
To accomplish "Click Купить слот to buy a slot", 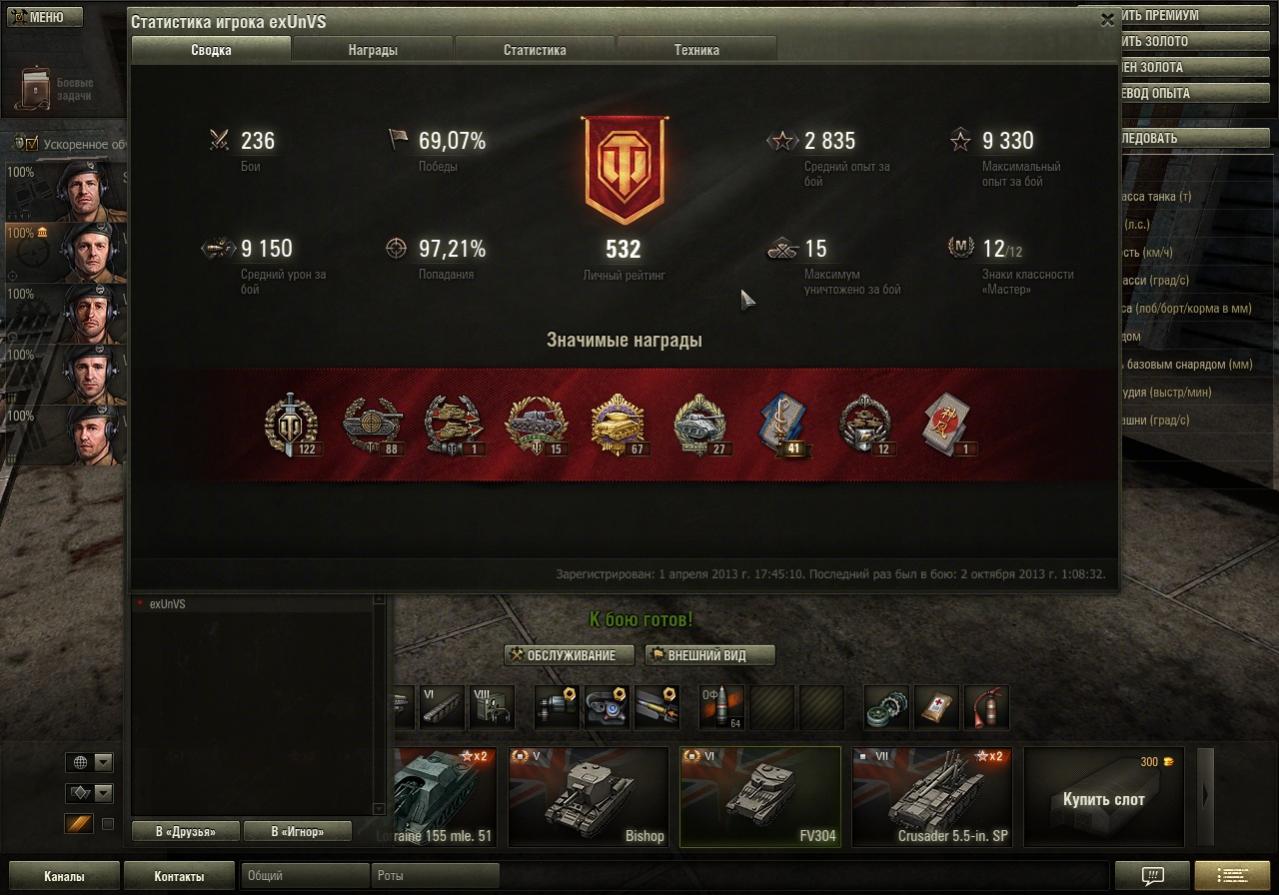I will pyautogui.click(x=1104, y=798).
